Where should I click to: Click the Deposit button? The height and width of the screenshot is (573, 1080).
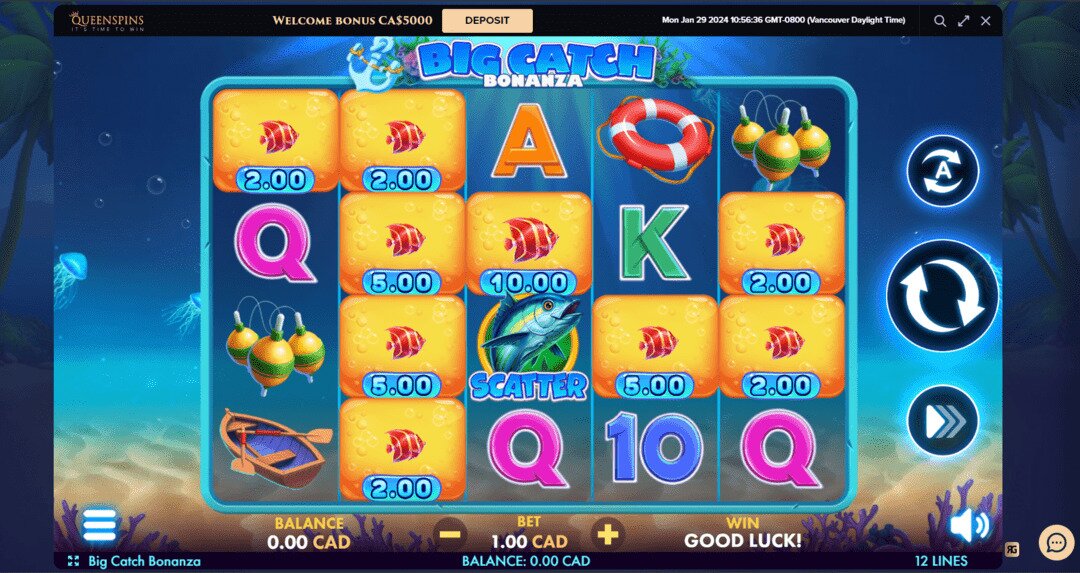click(487, 20)
